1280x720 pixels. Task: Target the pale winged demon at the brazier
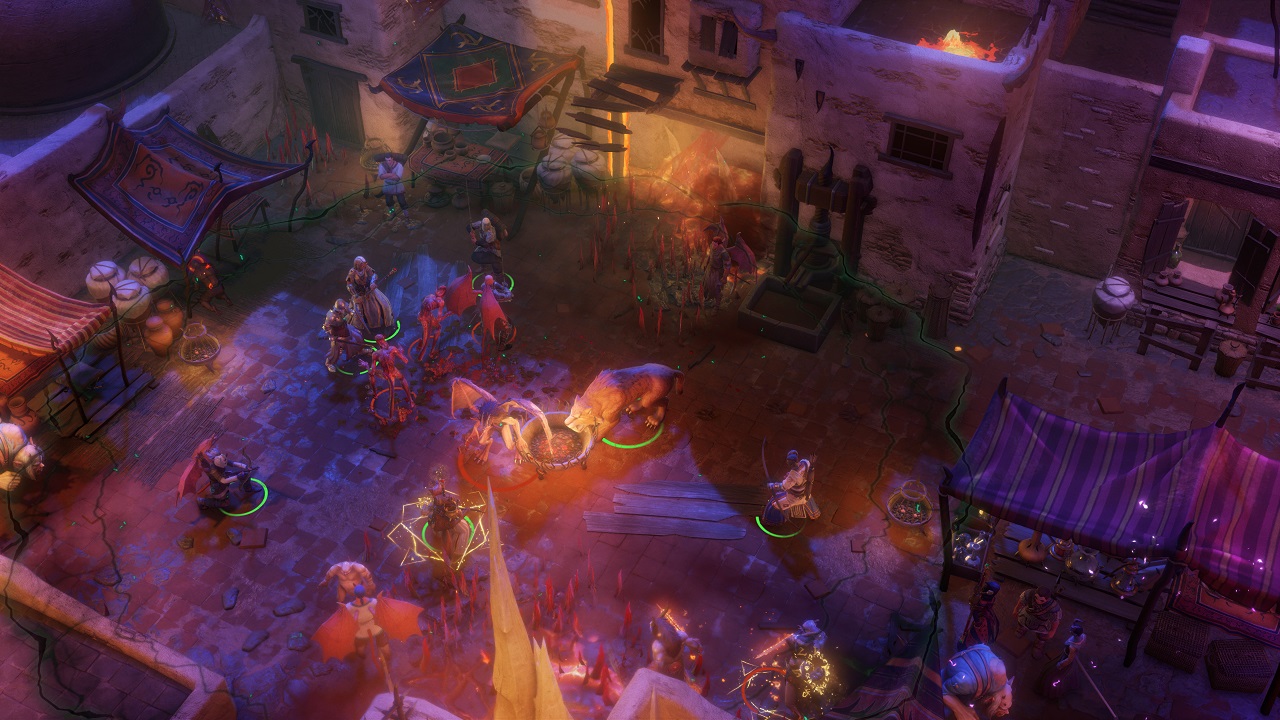click(x=492, y=421)
